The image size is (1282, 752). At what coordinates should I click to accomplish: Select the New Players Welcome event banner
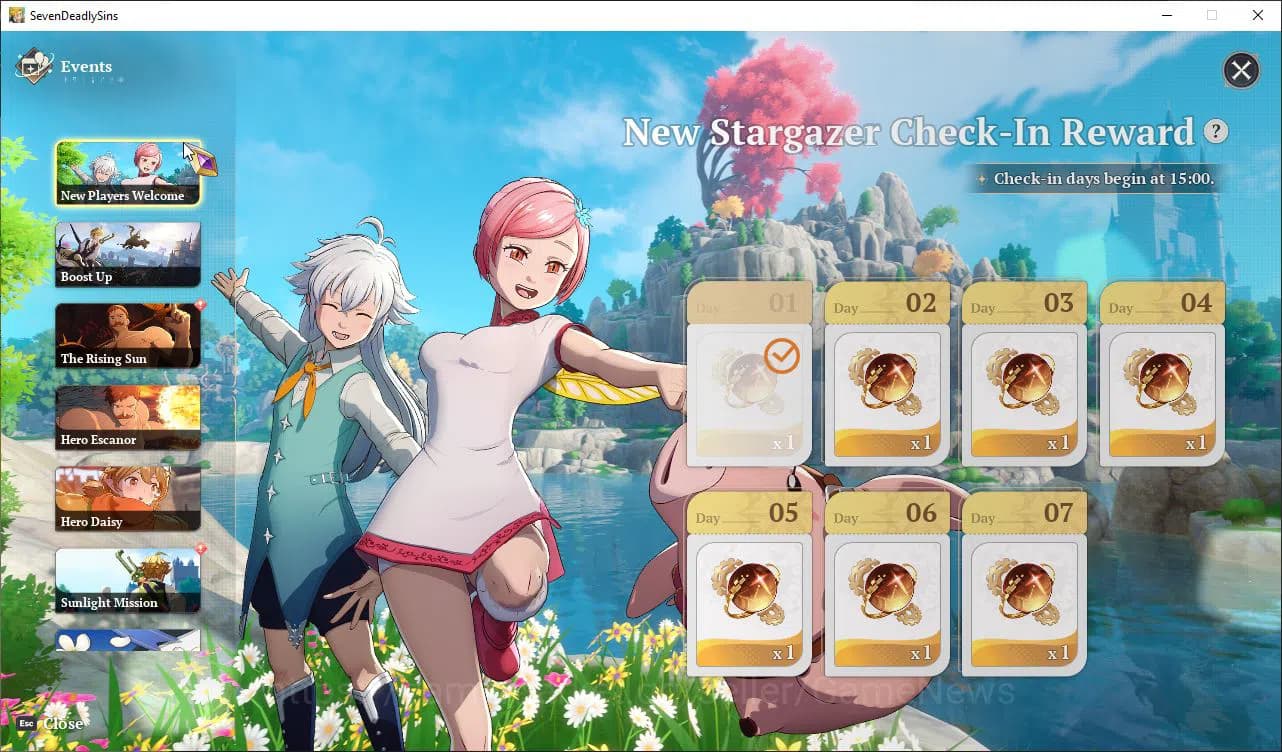click(x=128, y=172)
